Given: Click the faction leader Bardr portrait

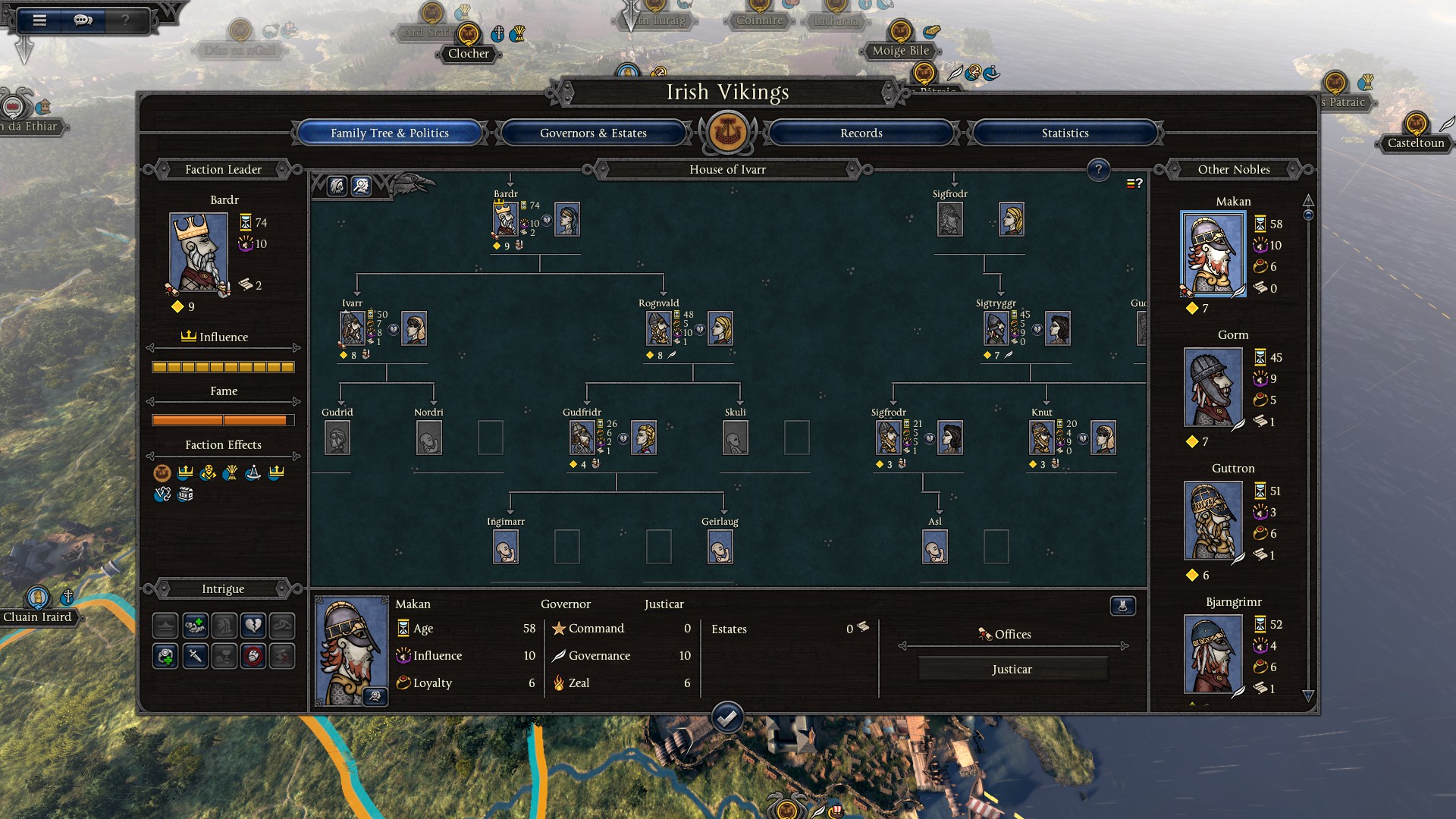Looking at the screenshot, I should click(199, 253).
